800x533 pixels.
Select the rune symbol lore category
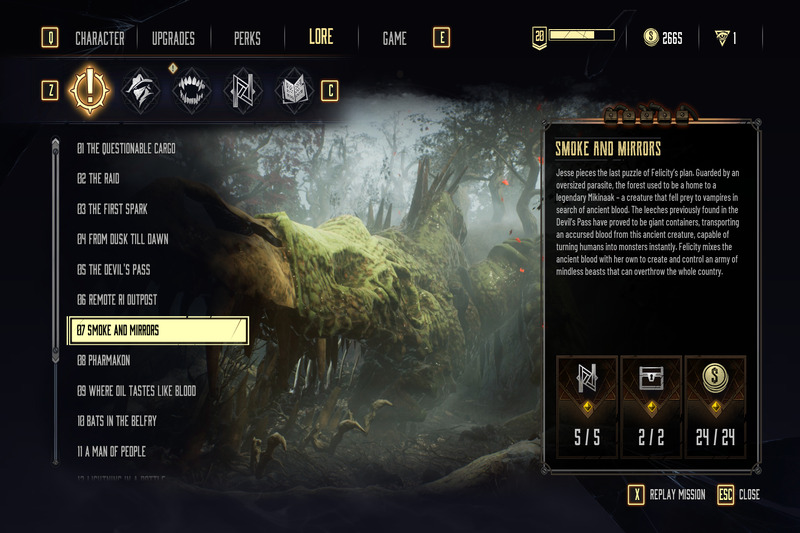click(243, 90)
